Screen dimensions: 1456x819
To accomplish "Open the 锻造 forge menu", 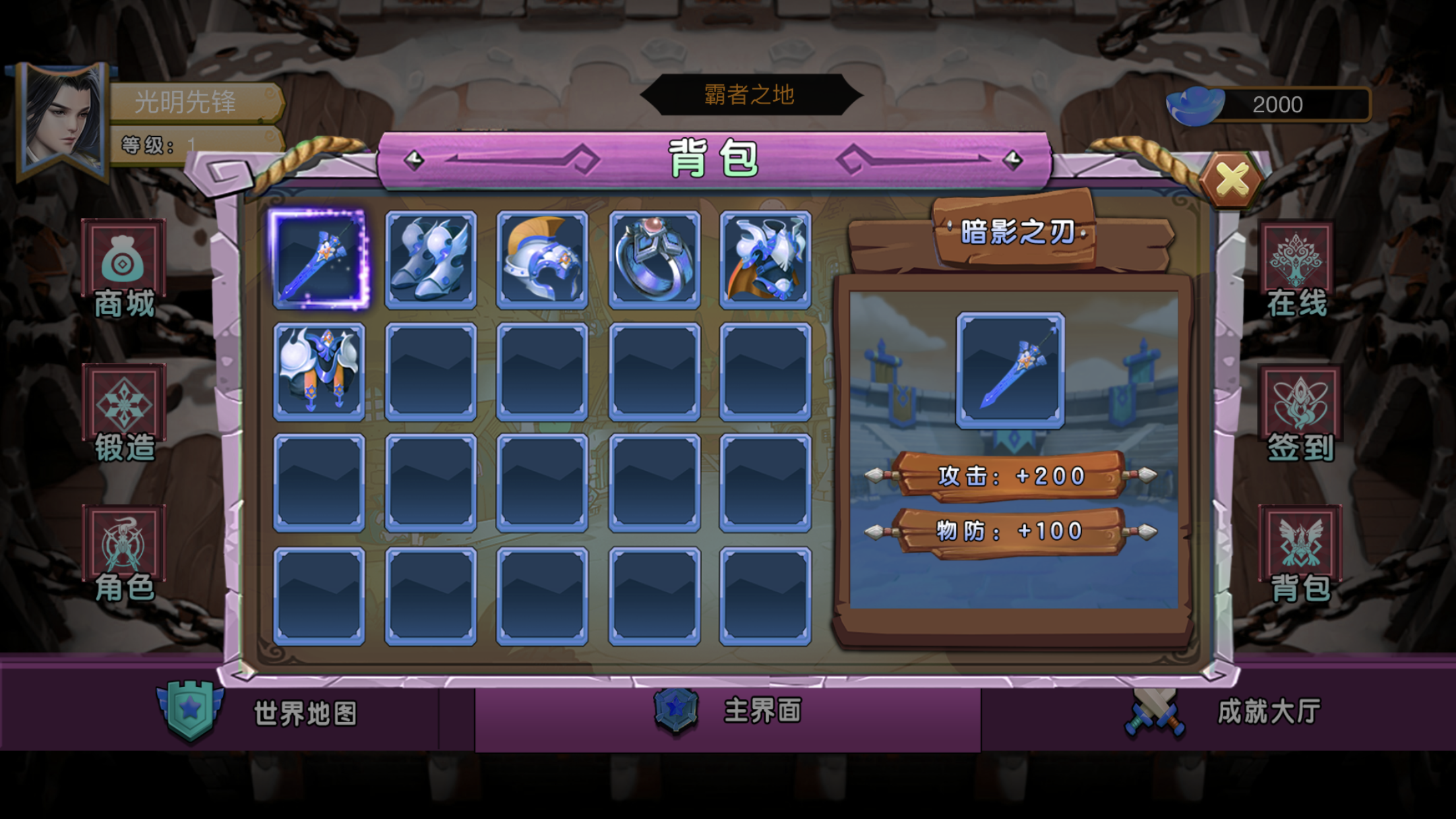I will point(124,413).
